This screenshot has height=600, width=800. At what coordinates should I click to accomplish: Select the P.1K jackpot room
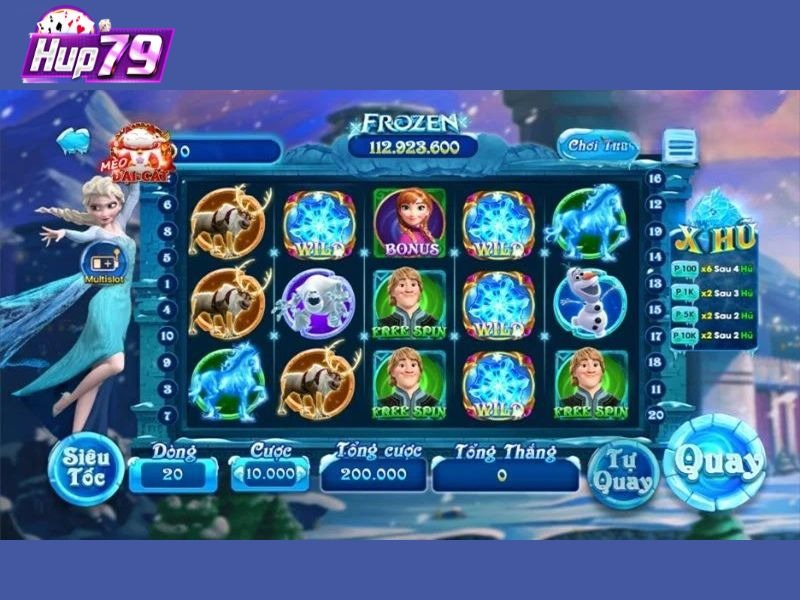(685, 292)
